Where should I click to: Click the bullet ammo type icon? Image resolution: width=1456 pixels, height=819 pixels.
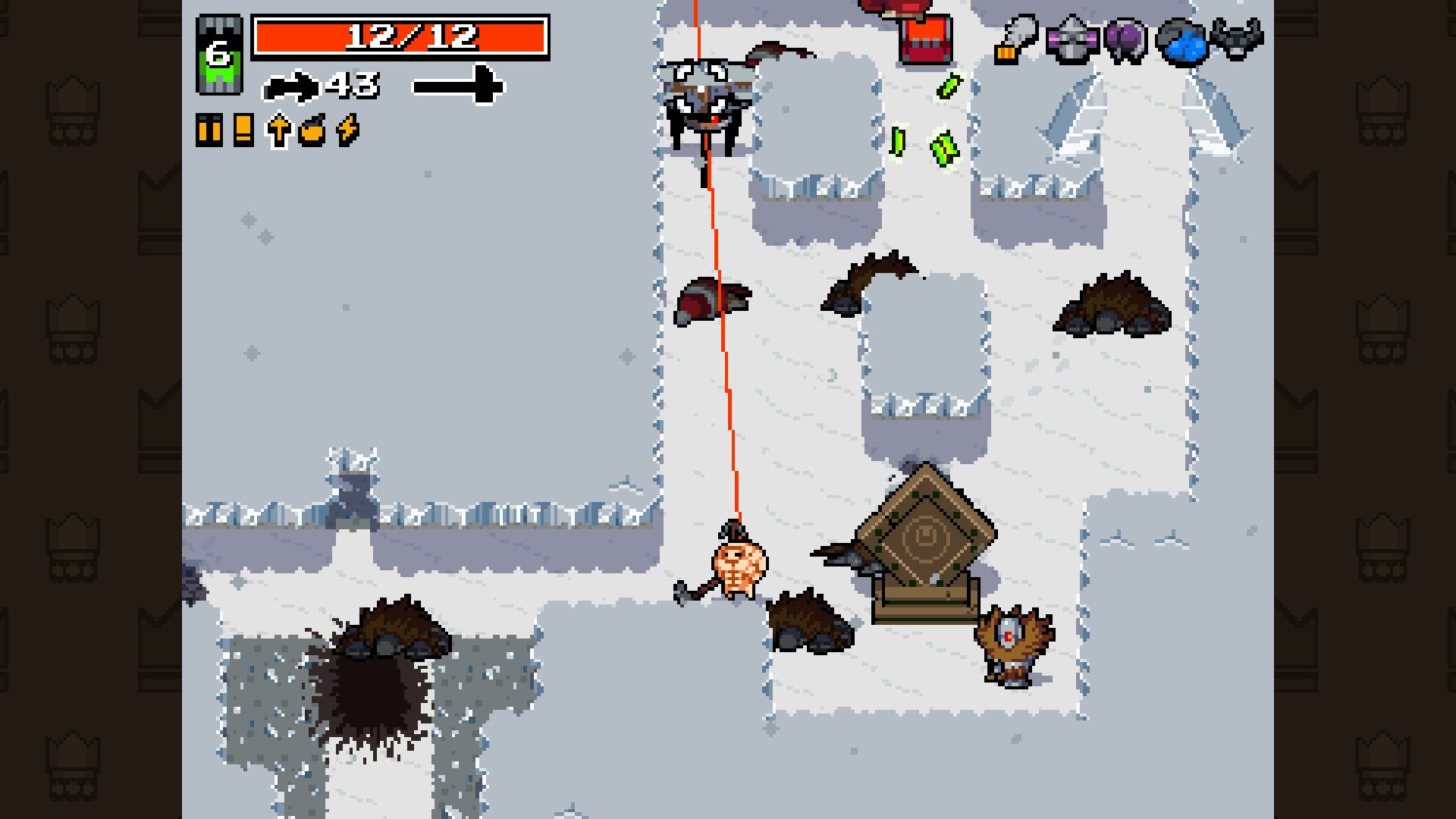pos(209,130)
